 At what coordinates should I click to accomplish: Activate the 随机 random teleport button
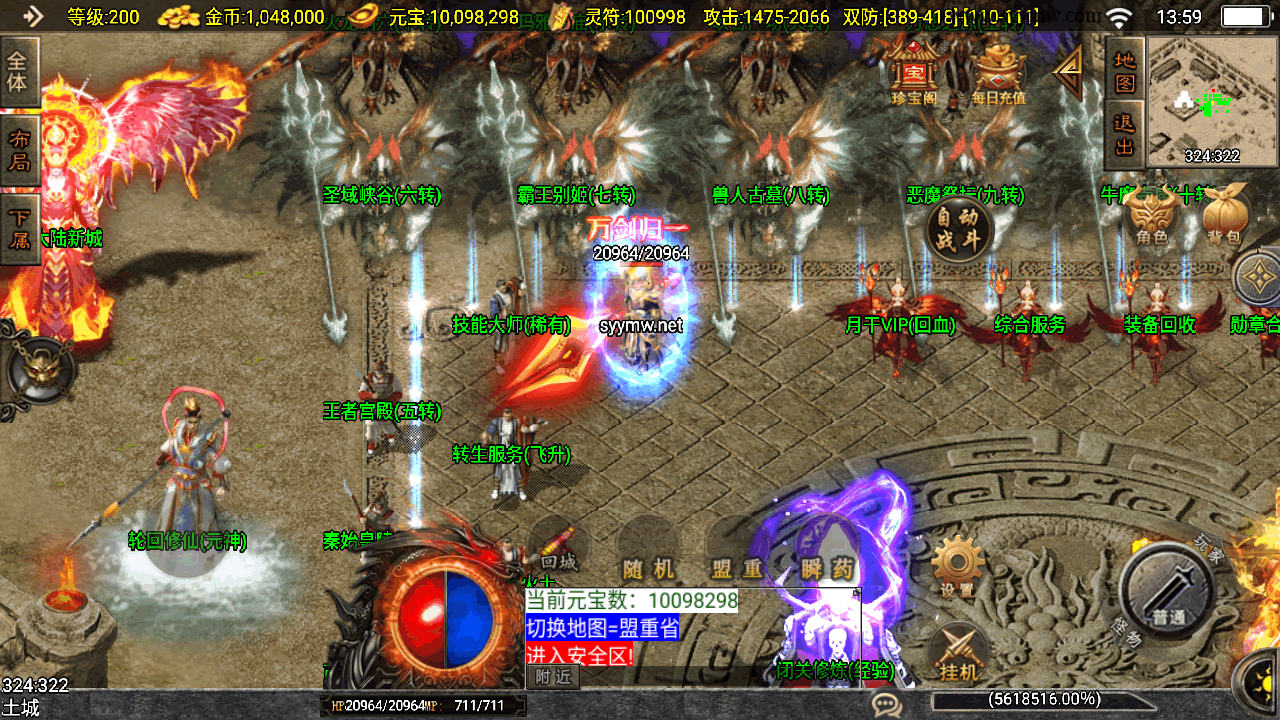(x=648, y=558)
